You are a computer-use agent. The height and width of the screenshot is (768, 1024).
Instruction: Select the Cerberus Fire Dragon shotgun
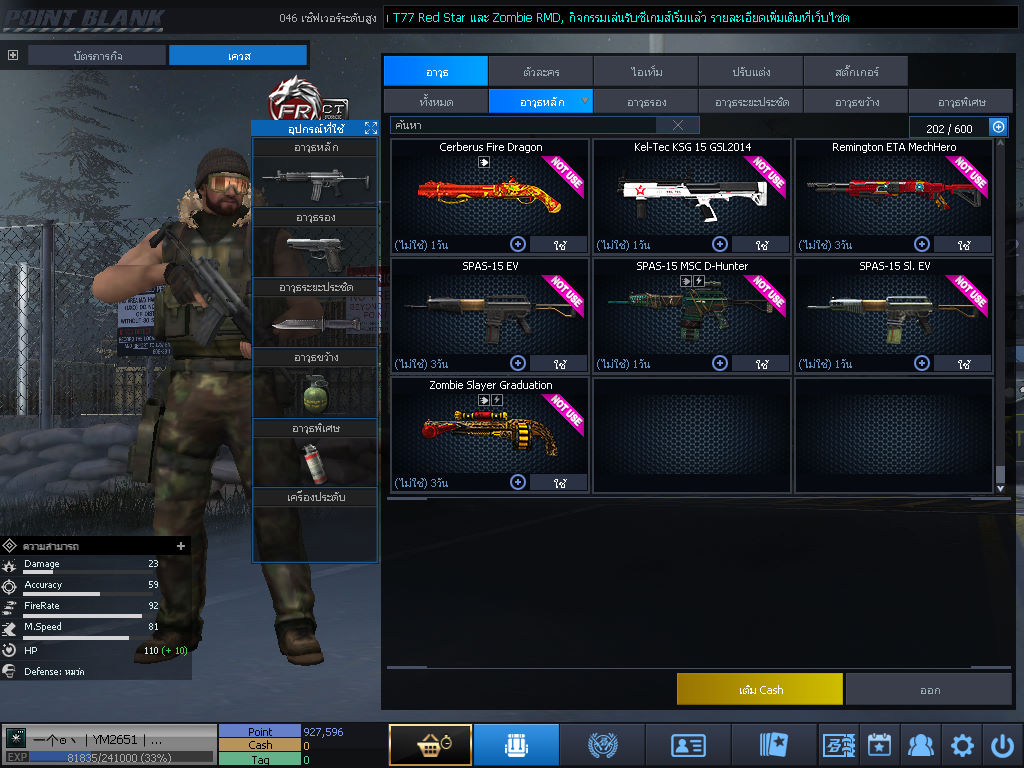pyautogui.click(x=490, y=190)
